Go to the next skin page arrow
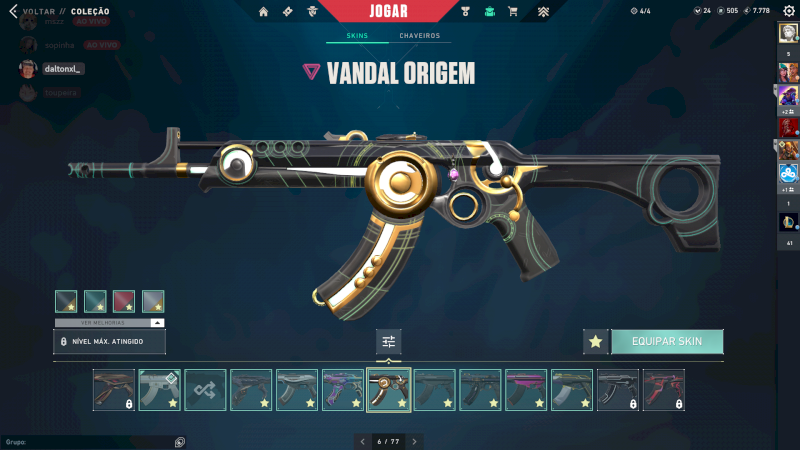800x450 pixels. (414, 441)
